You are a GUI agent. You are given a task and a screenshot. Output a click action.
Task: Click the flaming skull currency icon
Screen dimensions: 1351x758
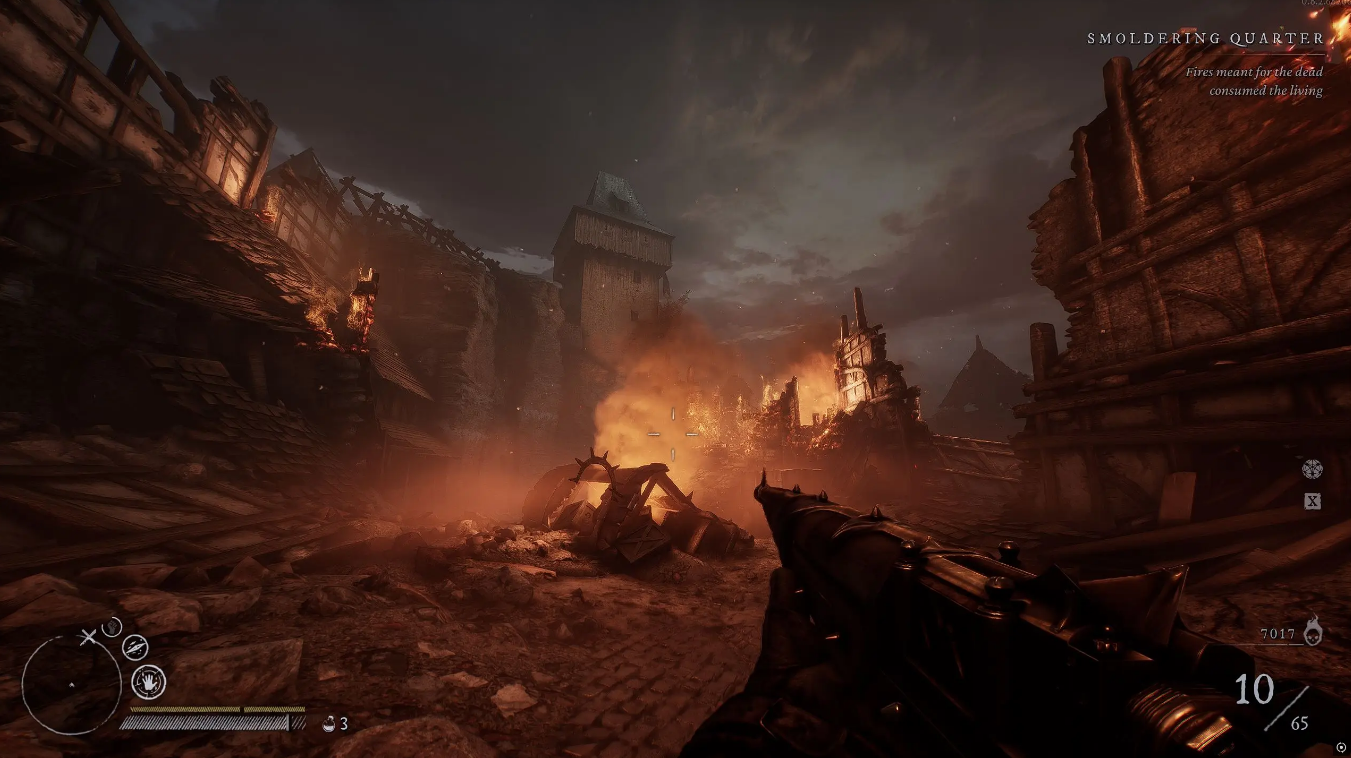[x=1313, y=631]
